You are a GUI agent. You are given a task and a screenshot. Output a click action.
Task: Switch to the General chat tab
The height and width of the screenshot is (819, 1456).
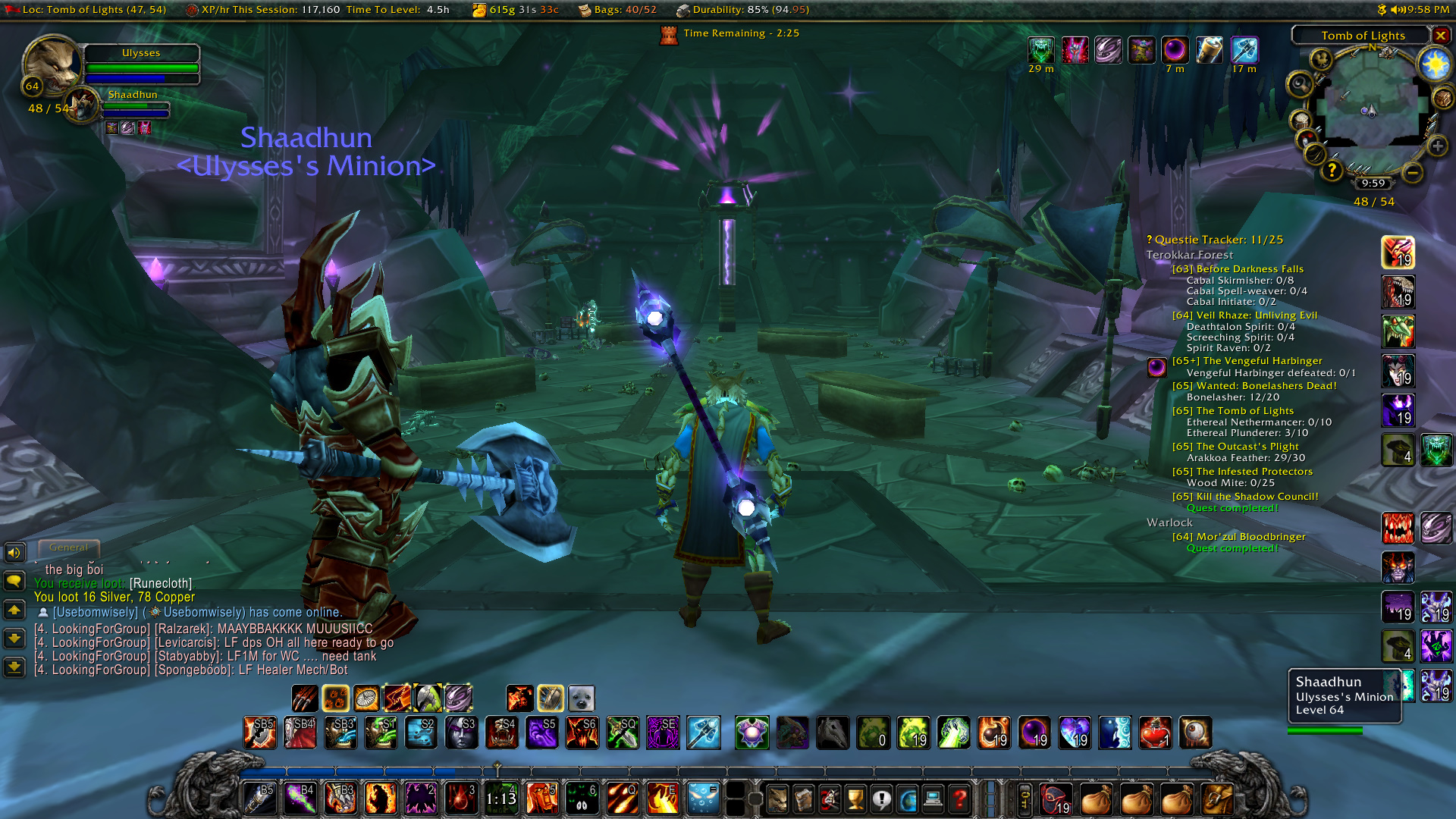(x=69, y=547)
